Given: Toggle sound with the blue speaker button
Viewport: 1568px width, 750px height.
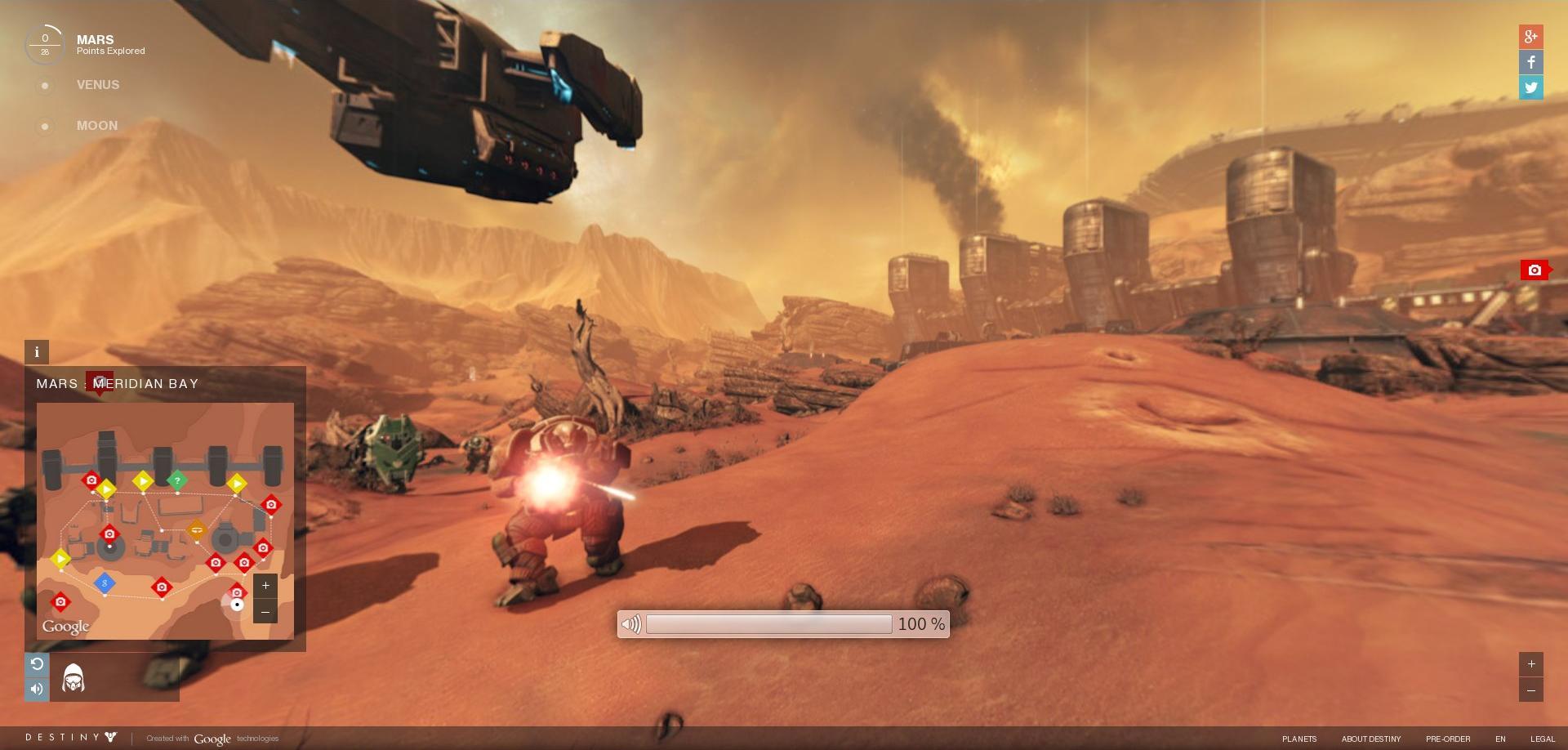Looking at the screenshot, I should coord(37,689).
